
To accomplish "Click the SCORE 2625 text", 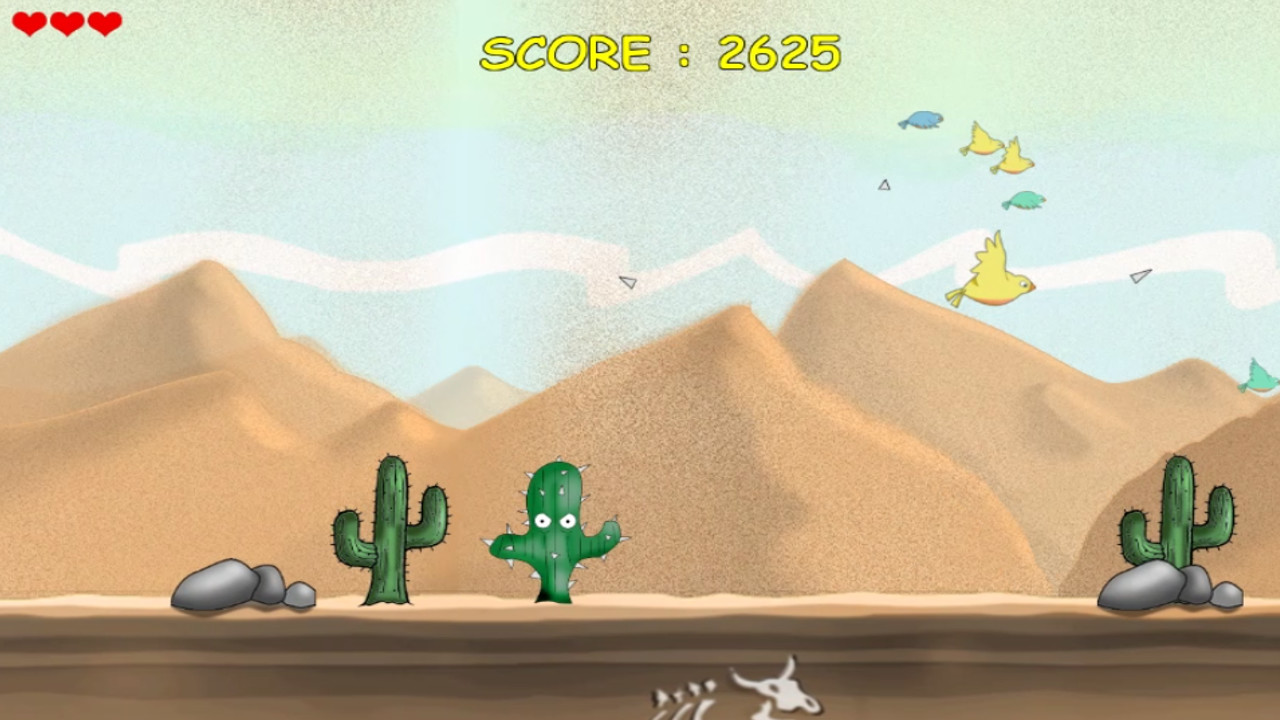I will (x=660, y=52).
